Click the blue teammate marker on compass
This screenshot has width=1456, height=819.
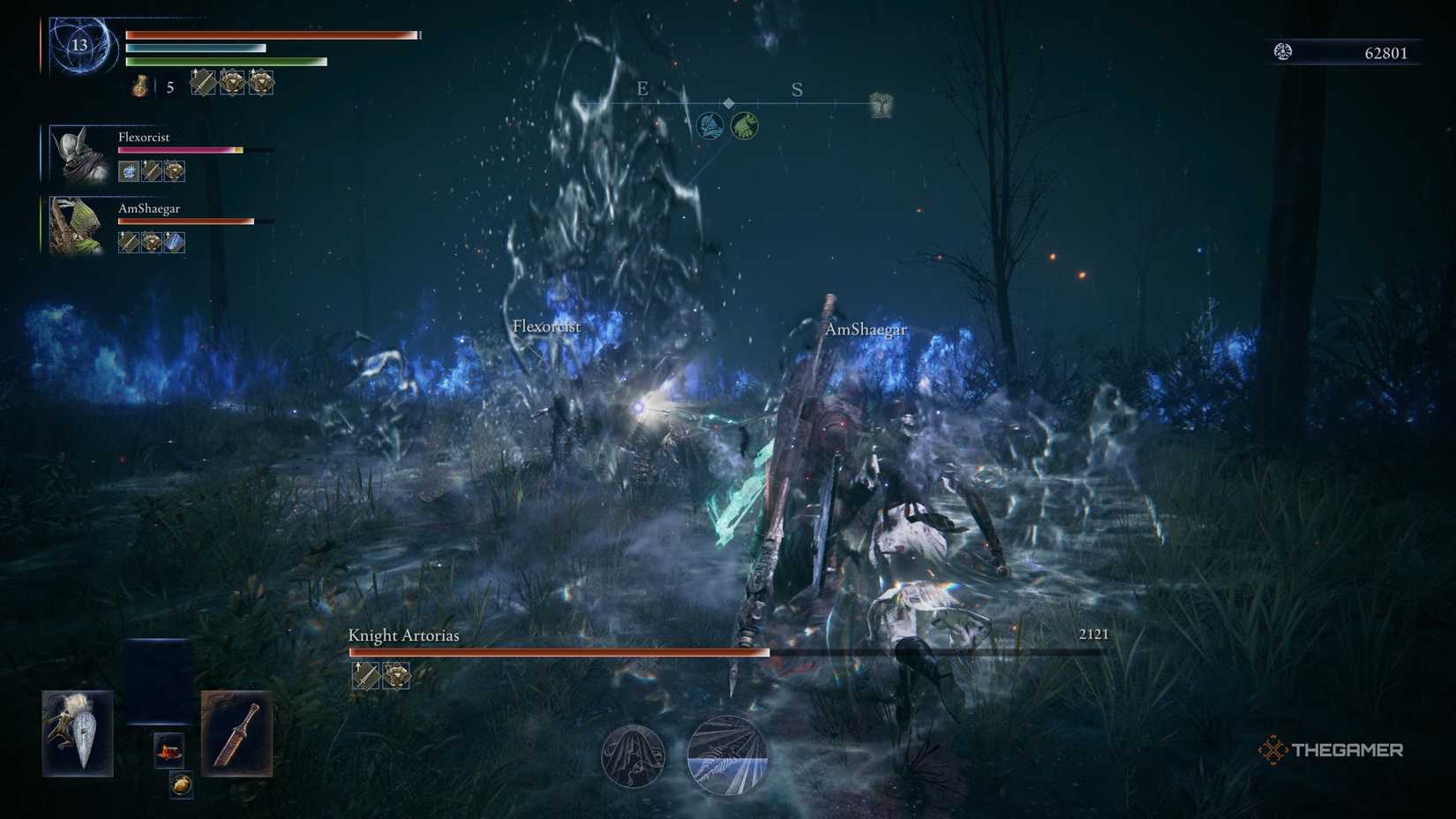(x=710, y=125)
